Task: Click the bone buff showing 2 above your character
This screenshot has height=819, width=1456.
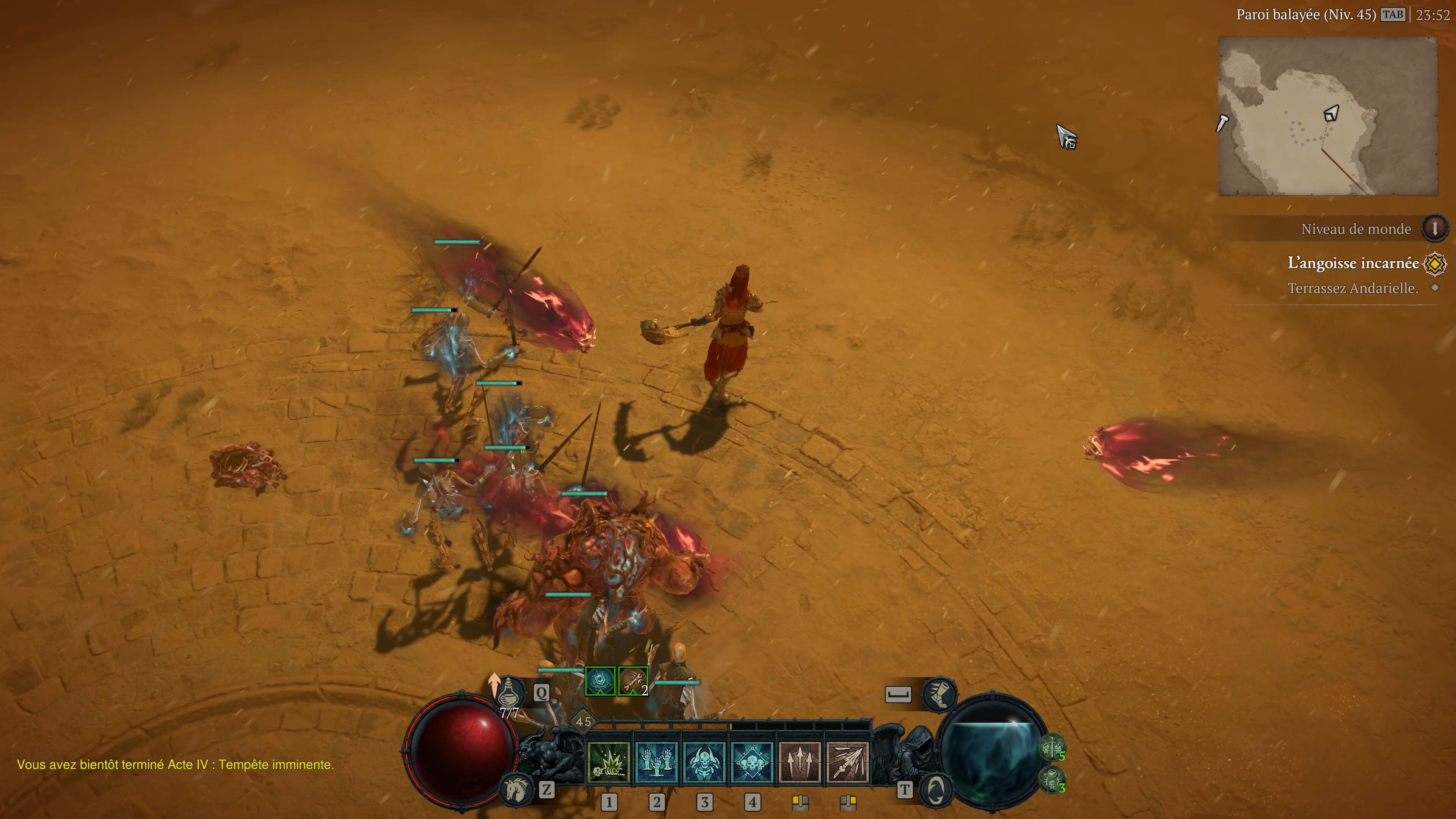Action: click(x=632, y=682)
